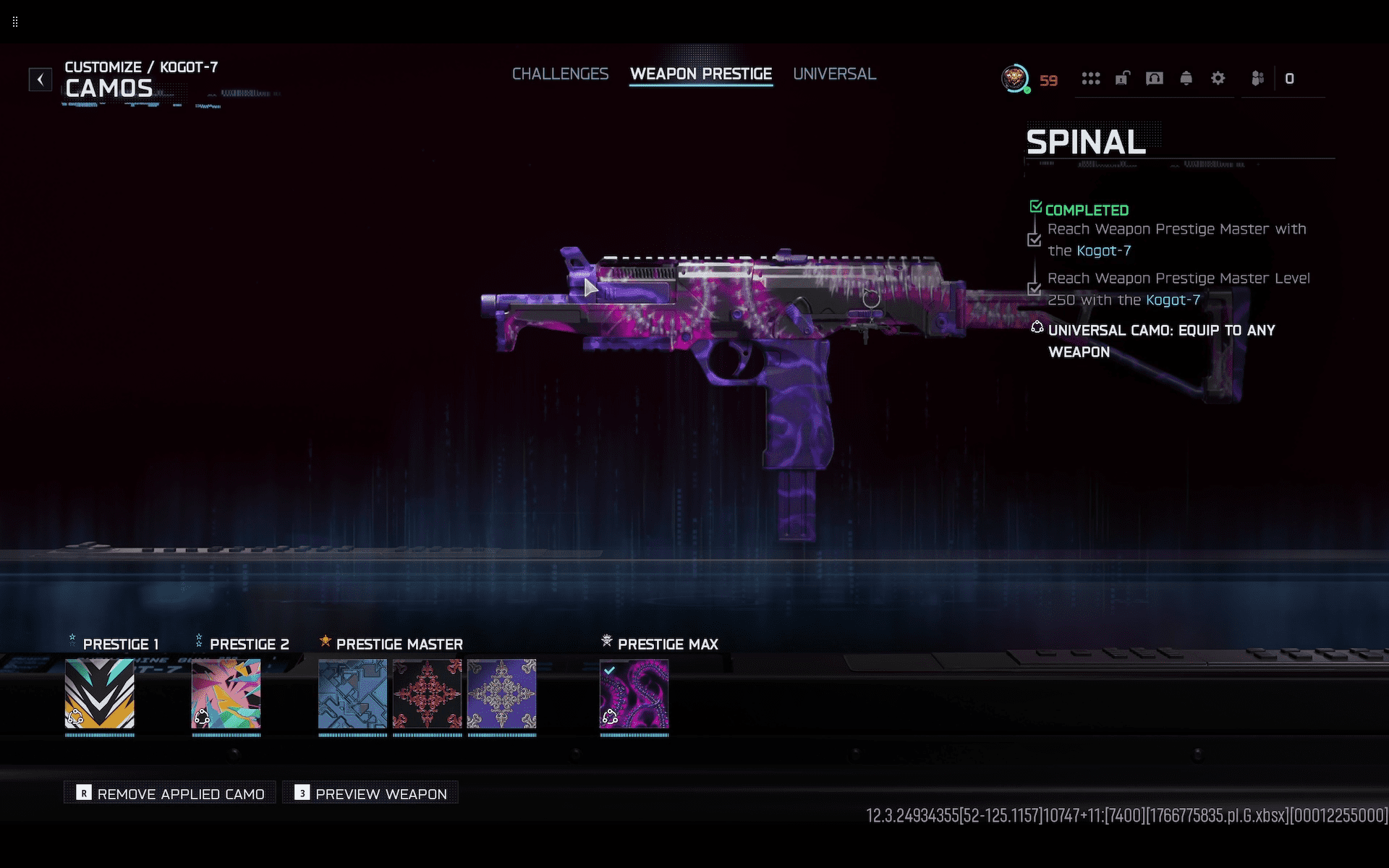
Task: Open the player profile emblem
Action: [1015, 79]
